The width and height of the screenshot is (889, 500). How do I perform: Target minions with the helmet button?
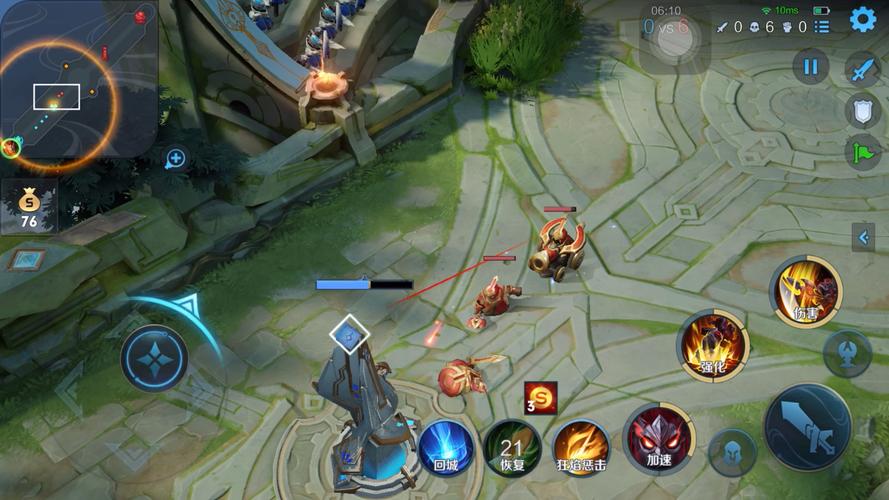click(x=732, y=452)
